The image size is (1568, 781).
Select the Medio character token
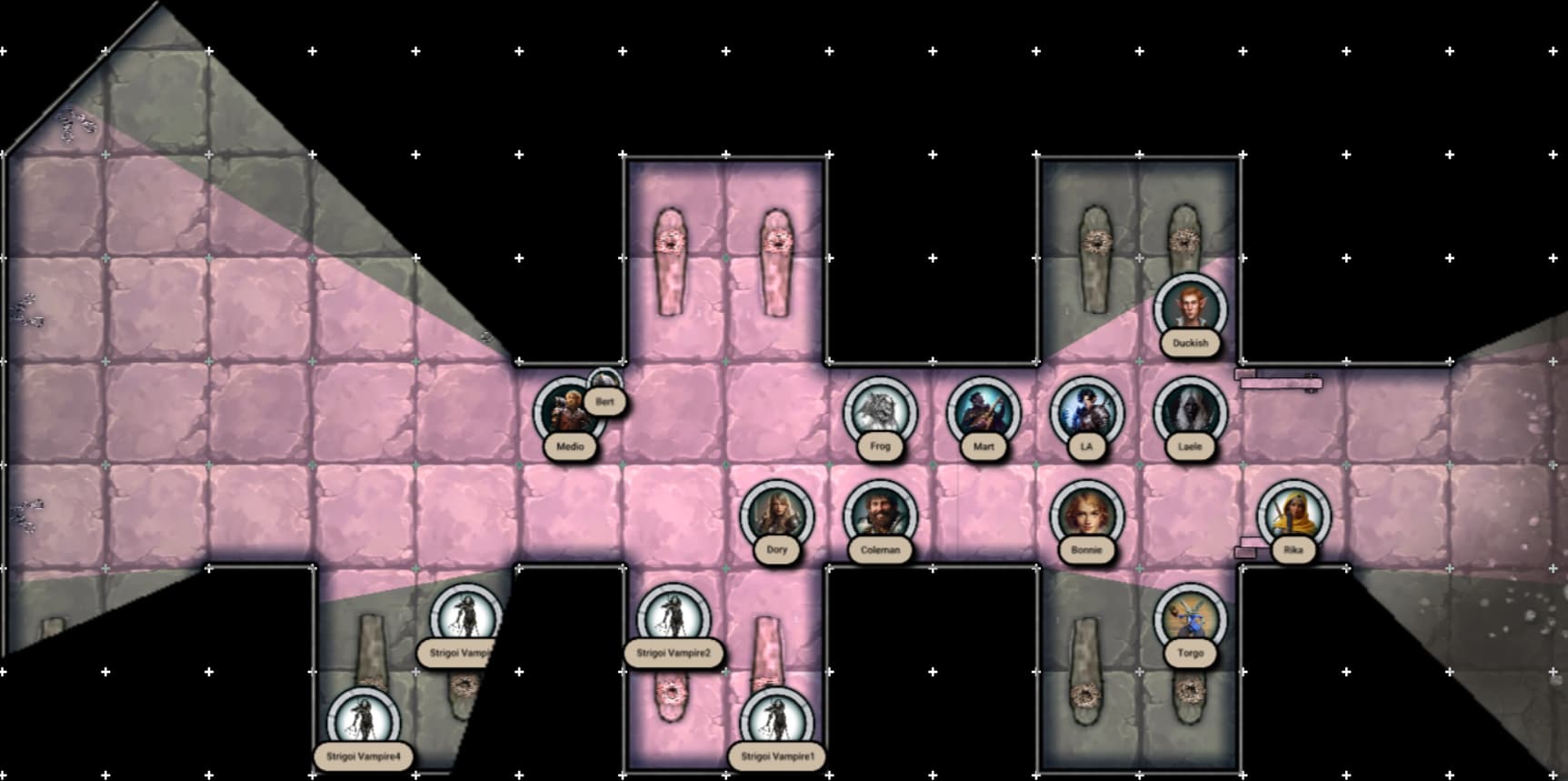pyautogui.click(x=568, y=412)
